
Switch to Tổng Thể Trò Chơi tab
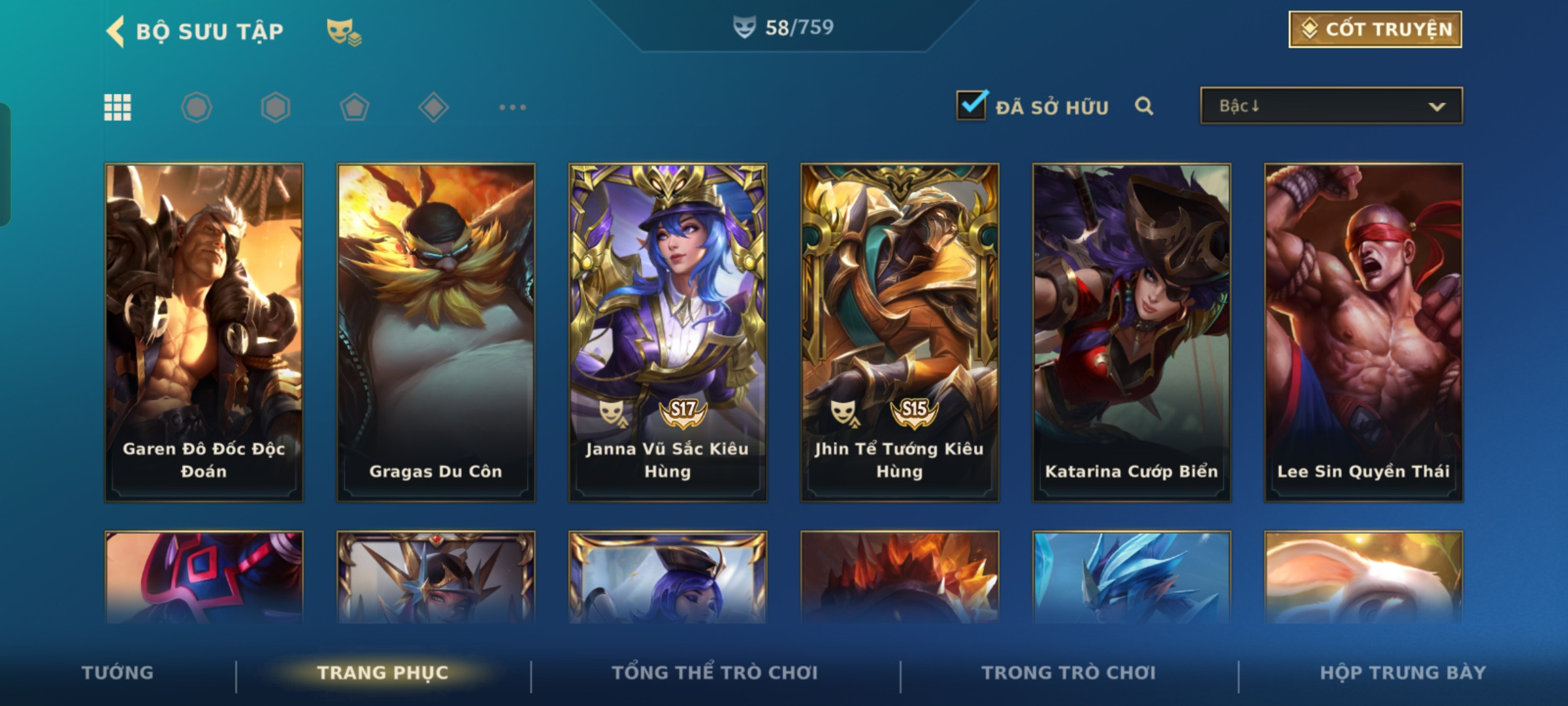pos(715,673)
